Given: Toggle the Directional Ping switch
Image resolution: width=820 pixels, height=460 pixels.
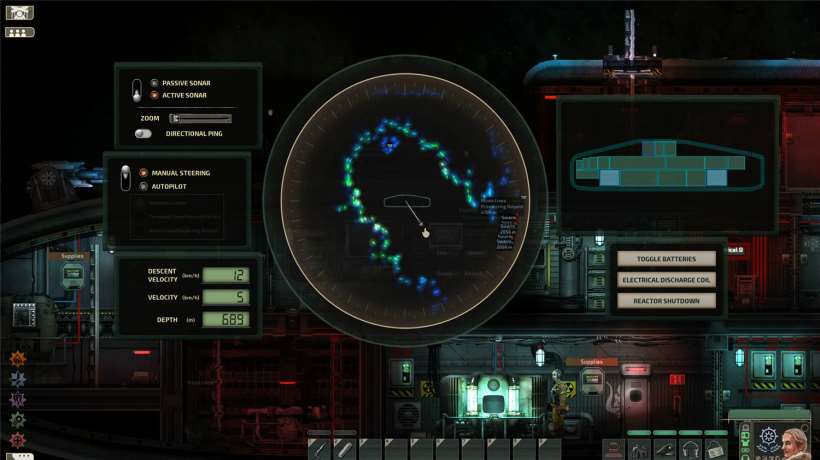Looking at the screenshot, I should (x=145, y=133).
